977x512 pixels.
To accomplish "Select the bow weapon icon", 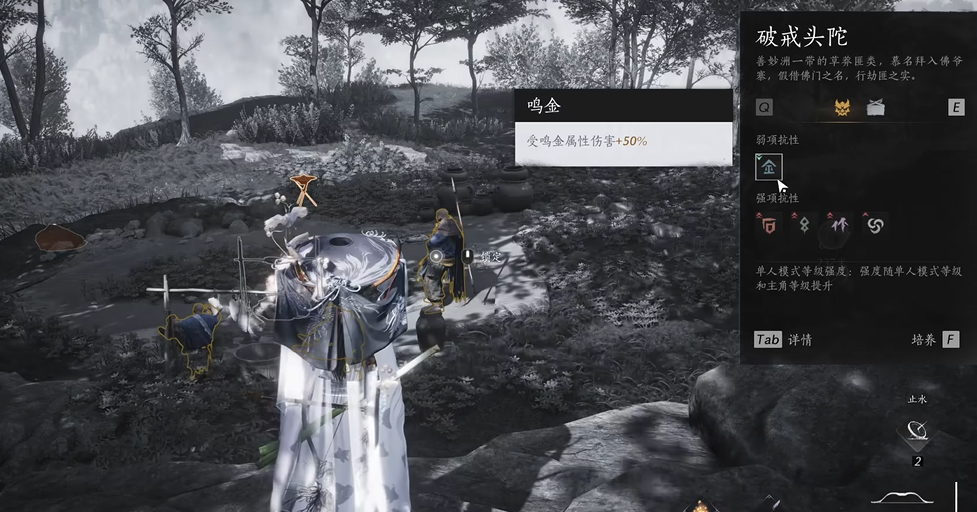I will click(903, 495).
